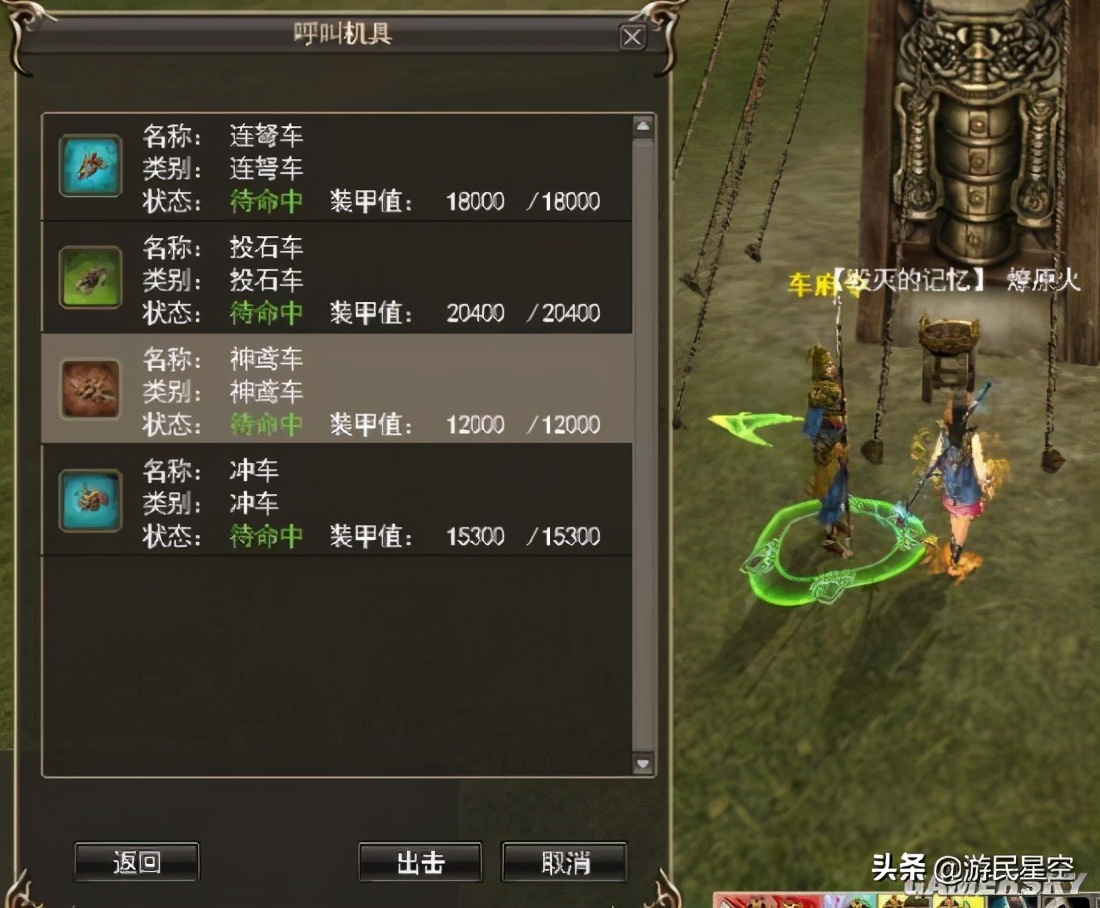
Task: Click the list scrollbar down arrow
Action: [x=643, y=763]
